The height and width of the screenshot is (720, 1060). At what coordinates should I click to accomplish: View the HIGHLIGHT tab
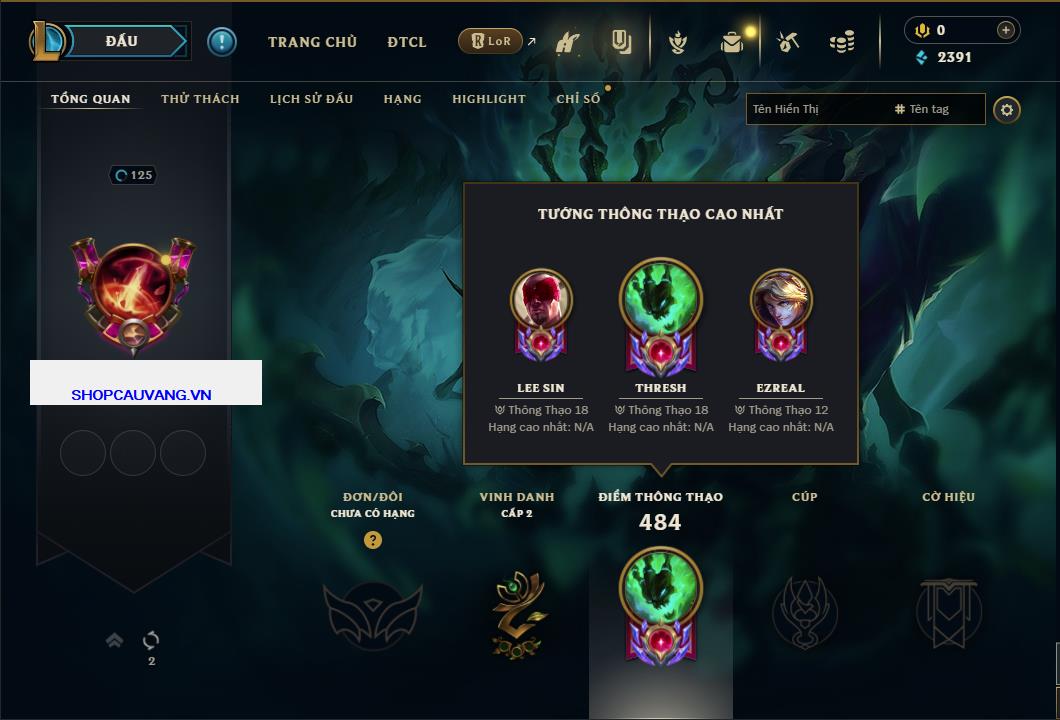(x=488, y=99)
